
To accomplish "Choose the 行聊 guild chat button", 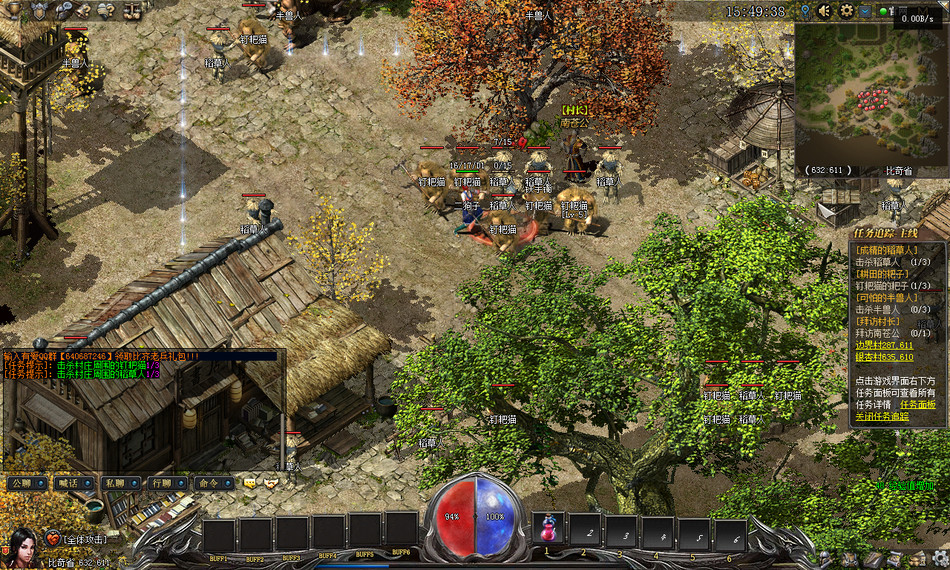I will 161,483.
